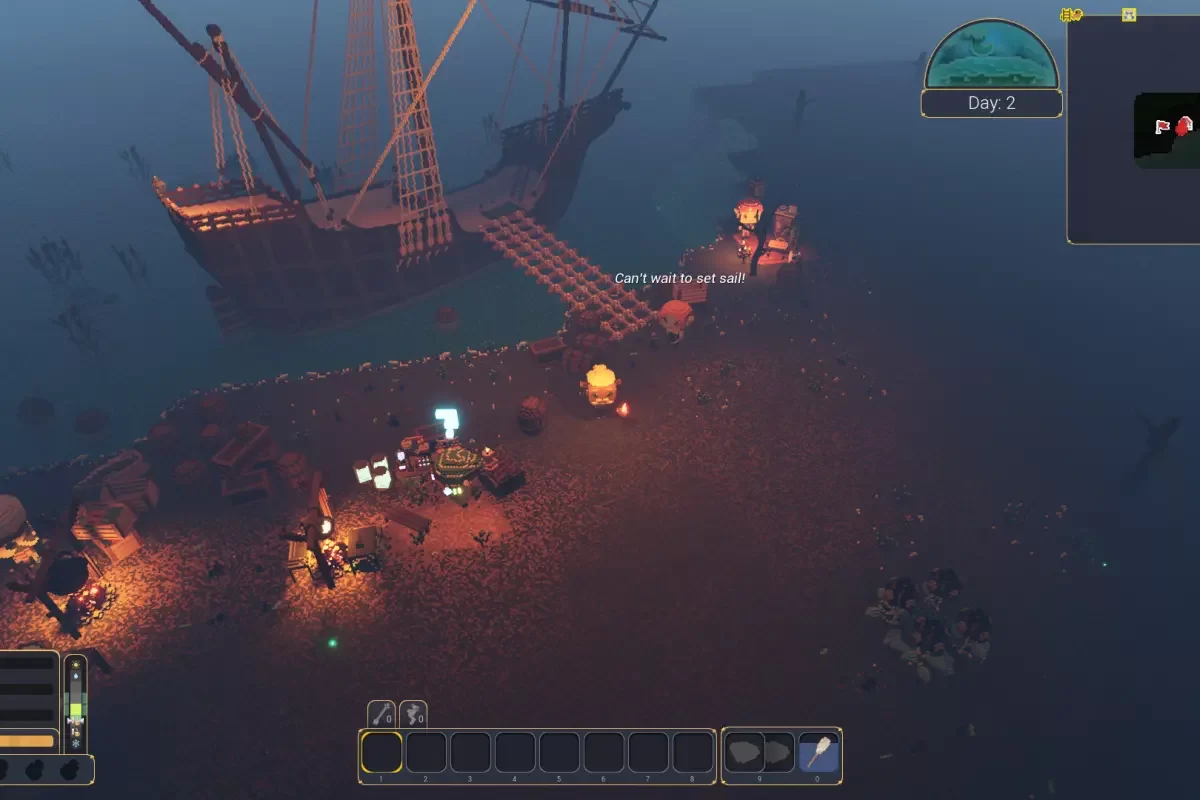Click the bone counter icon above hotbar
This screenshot has height=800, width=1200.
(382, 714)
